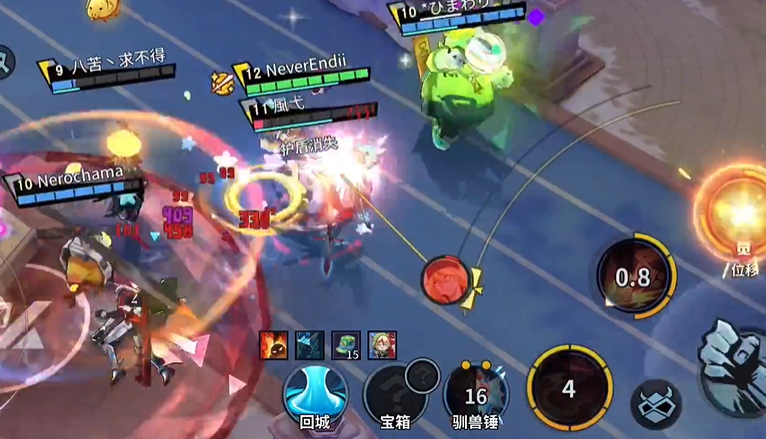This screenshot has height=439, width=766.
Task: Tap the horned helmet target button
Action: pyautogui.click(x=656, y=405)
